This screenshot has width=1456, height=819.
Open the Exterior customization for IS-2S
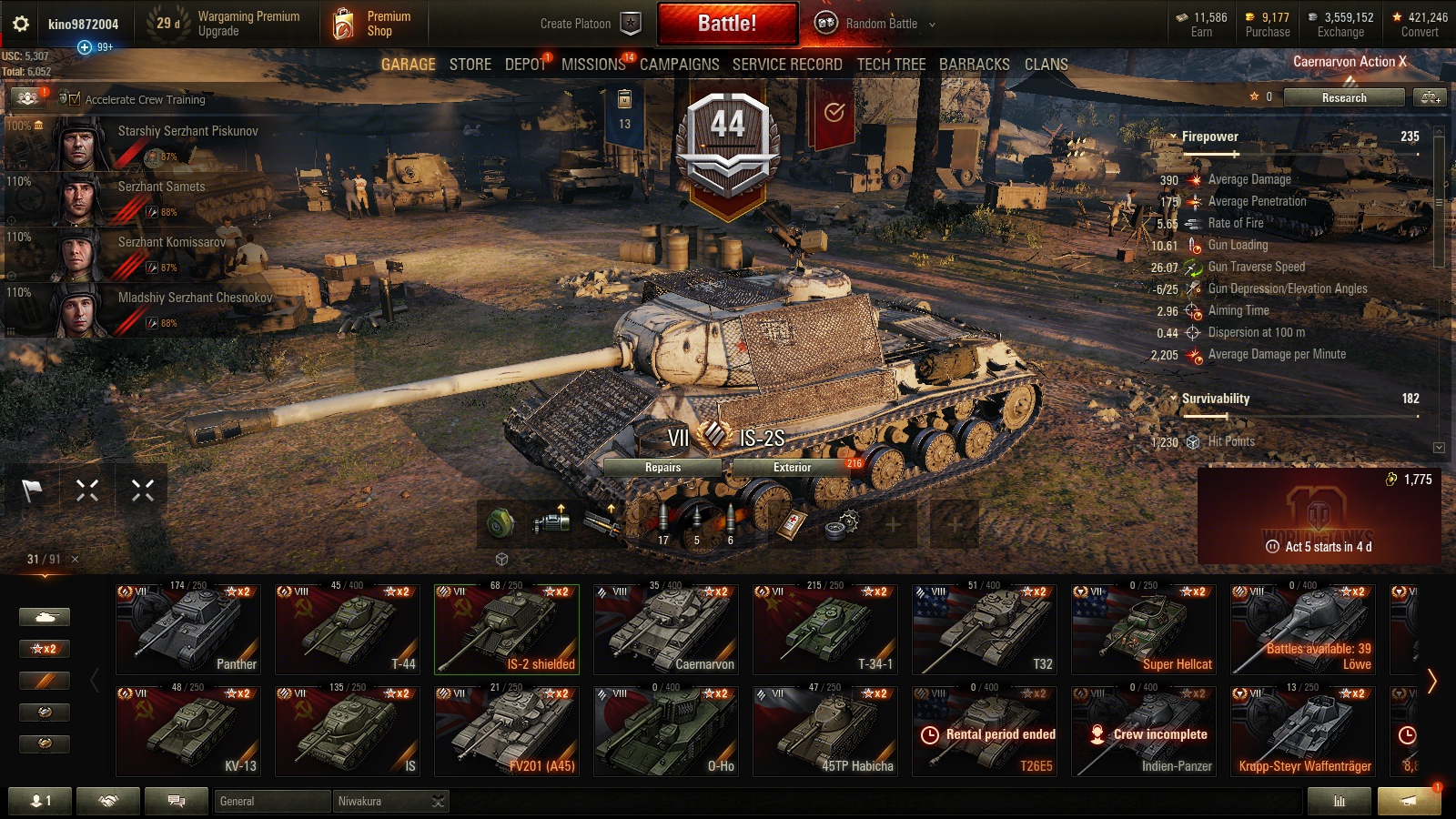point(792,468)
